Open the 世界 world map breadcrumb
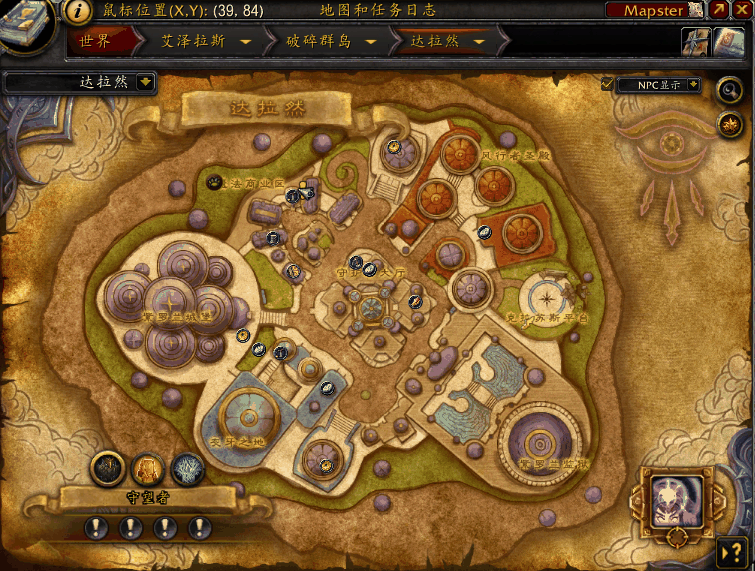The height and width of the screenshot is (571, 755). tap(95, 42)
